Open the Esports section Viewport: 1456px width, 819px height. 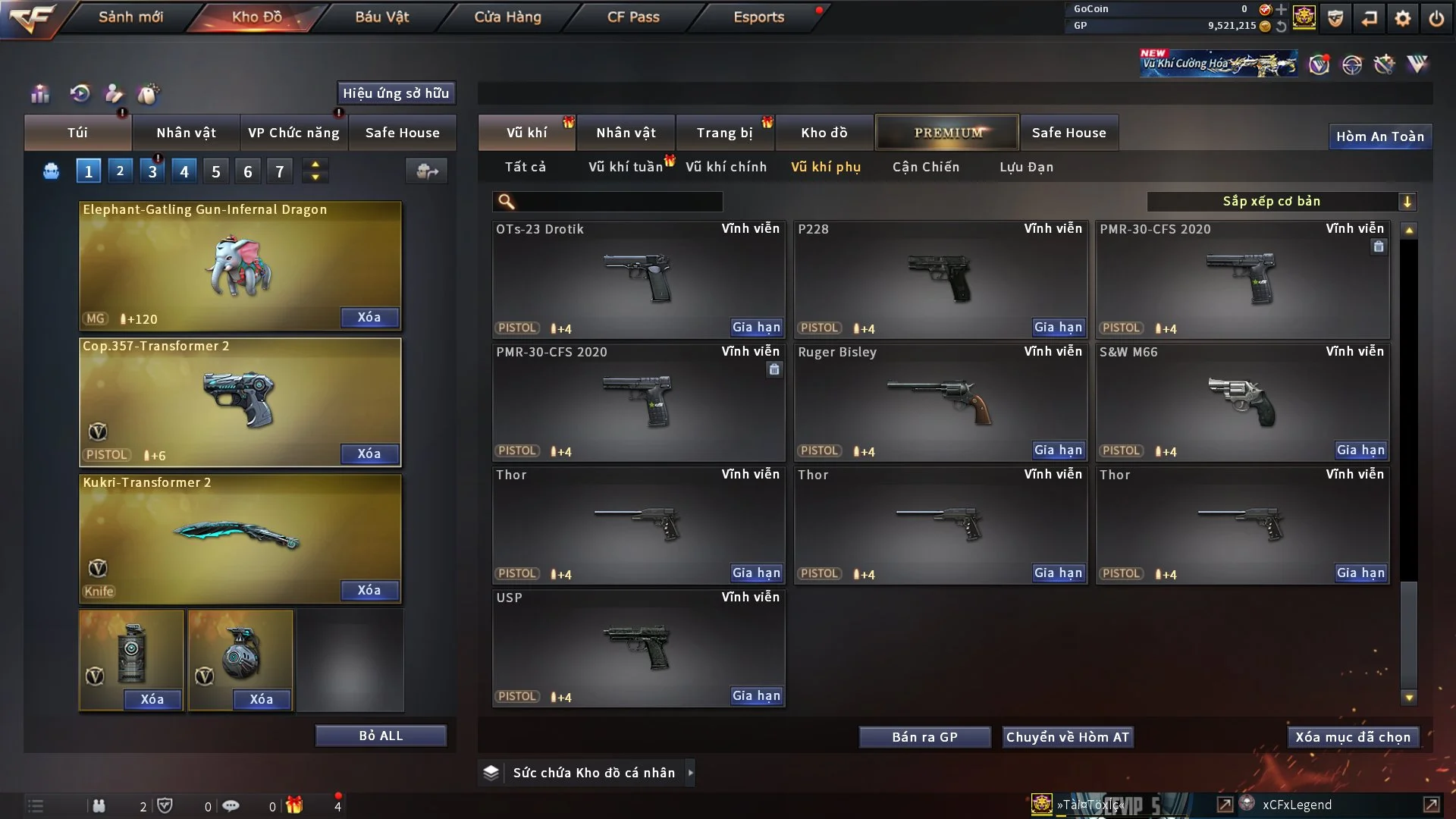coord(758,17)
